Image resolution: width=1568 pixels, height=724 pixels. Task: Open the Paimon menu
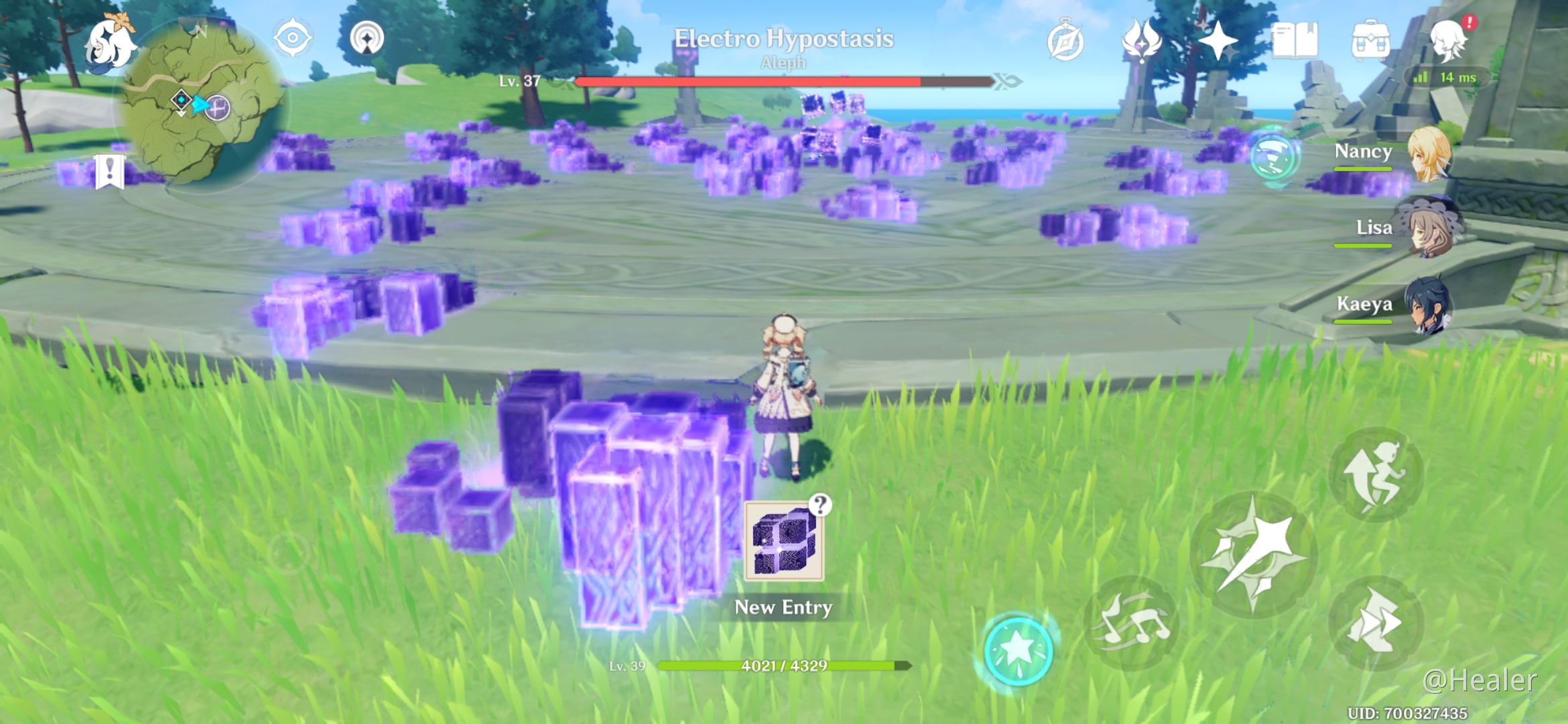110,44
